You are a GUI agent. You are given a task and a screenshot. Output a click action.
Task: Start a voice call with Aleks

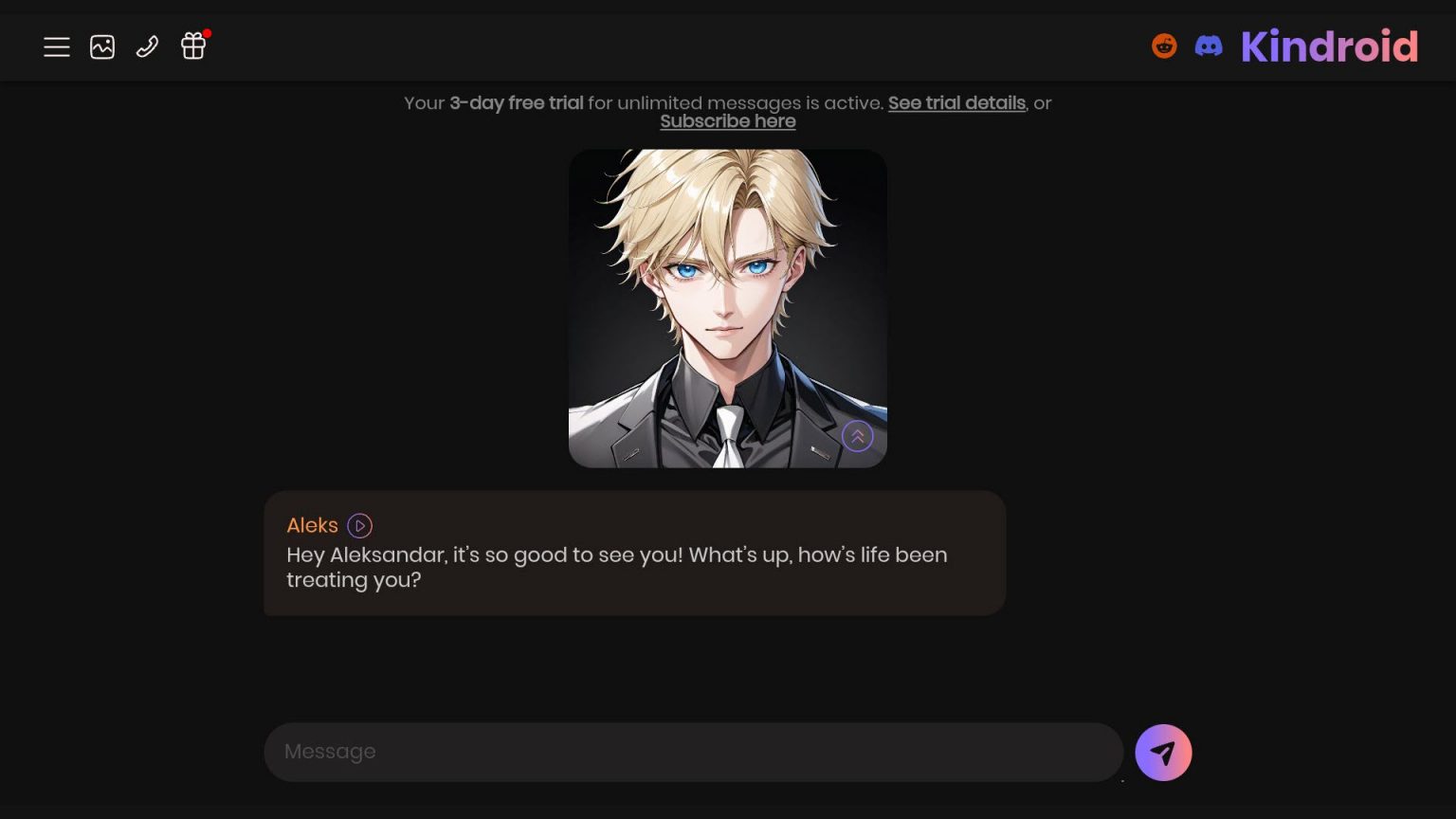click(x=147, y=45)
